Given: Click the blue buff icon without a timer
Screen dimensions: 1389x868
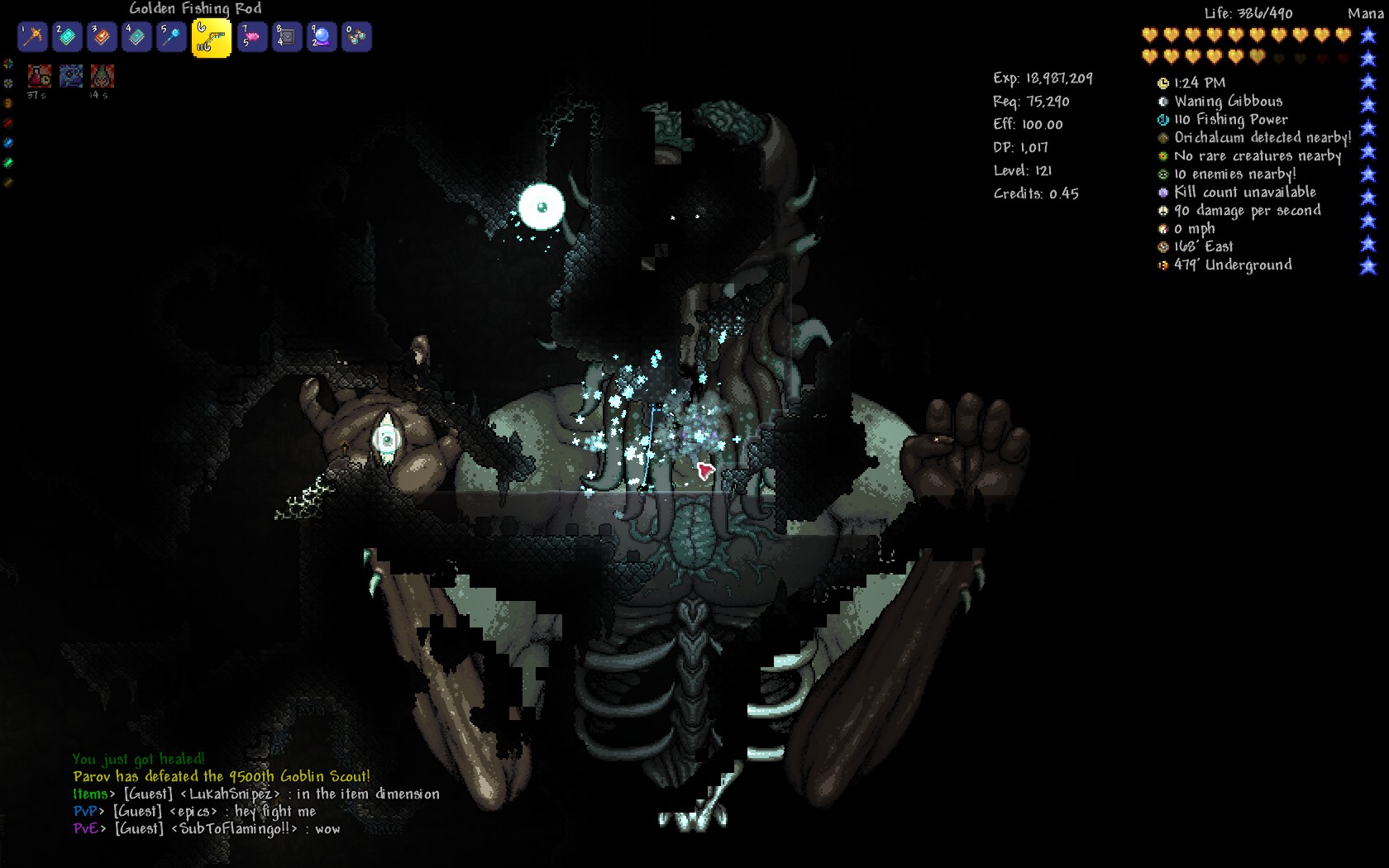Looking at the screenshot, I should pos(71,76).
